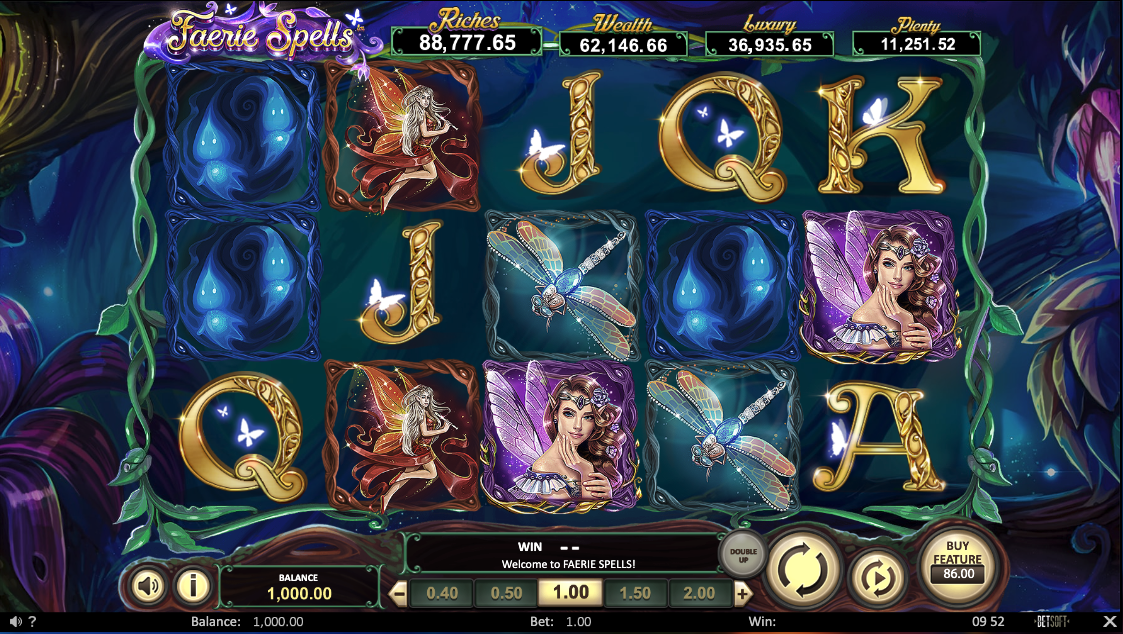Screen dimensions: 1123x634
Task: Open help with the question mark icon
Action: (x=32, y=622)
